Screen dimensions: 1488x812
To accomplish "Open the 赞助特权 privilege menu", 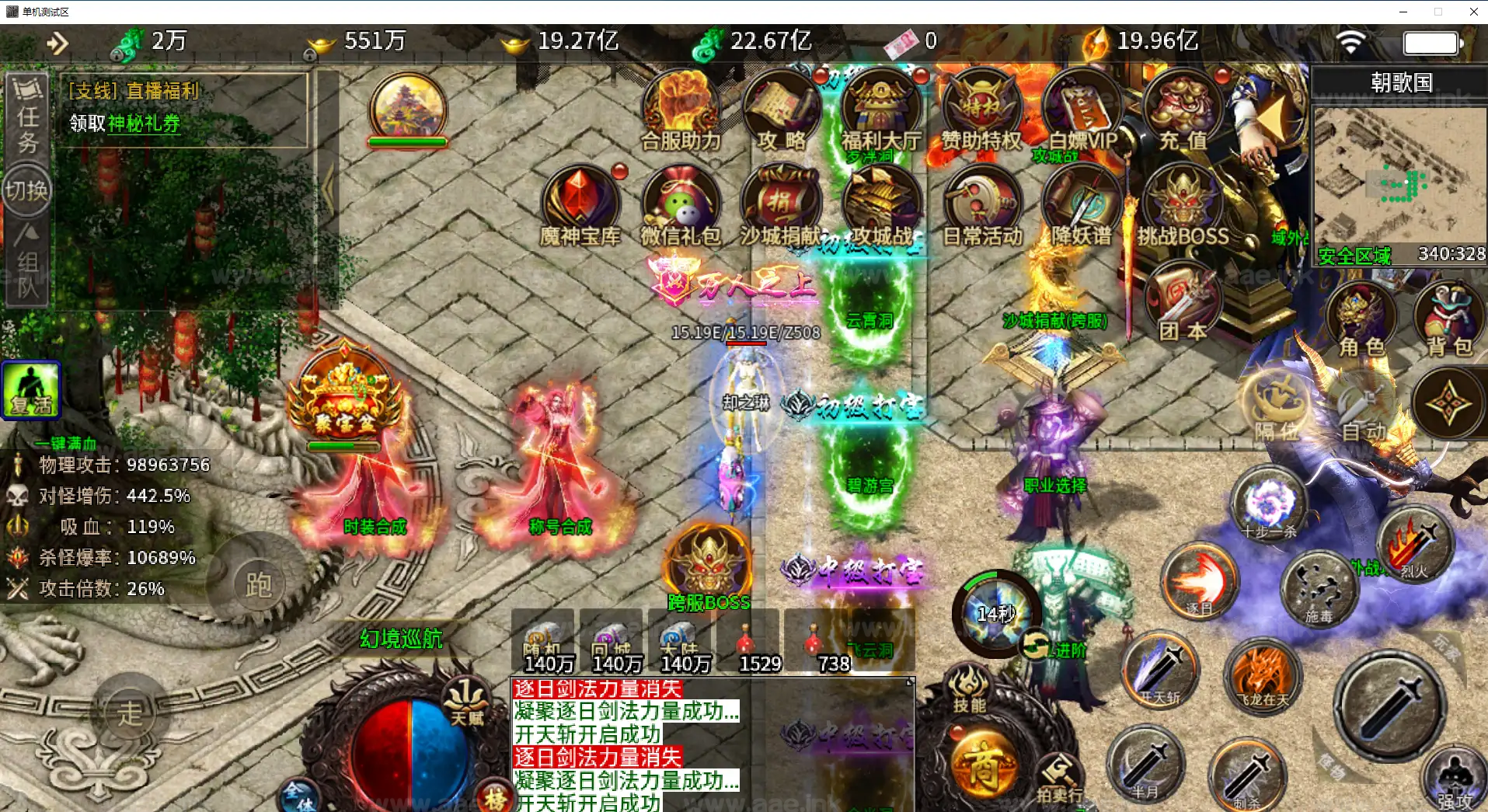I will click(981, 110).
